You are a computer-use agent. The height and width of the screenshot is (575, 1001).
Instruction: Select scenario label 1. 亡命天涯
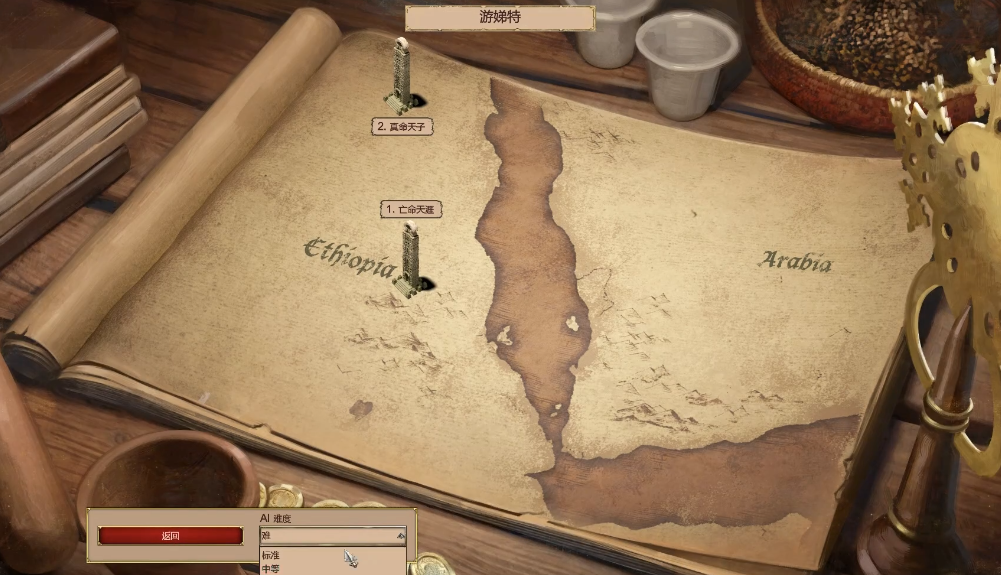[x=411, y=209]
